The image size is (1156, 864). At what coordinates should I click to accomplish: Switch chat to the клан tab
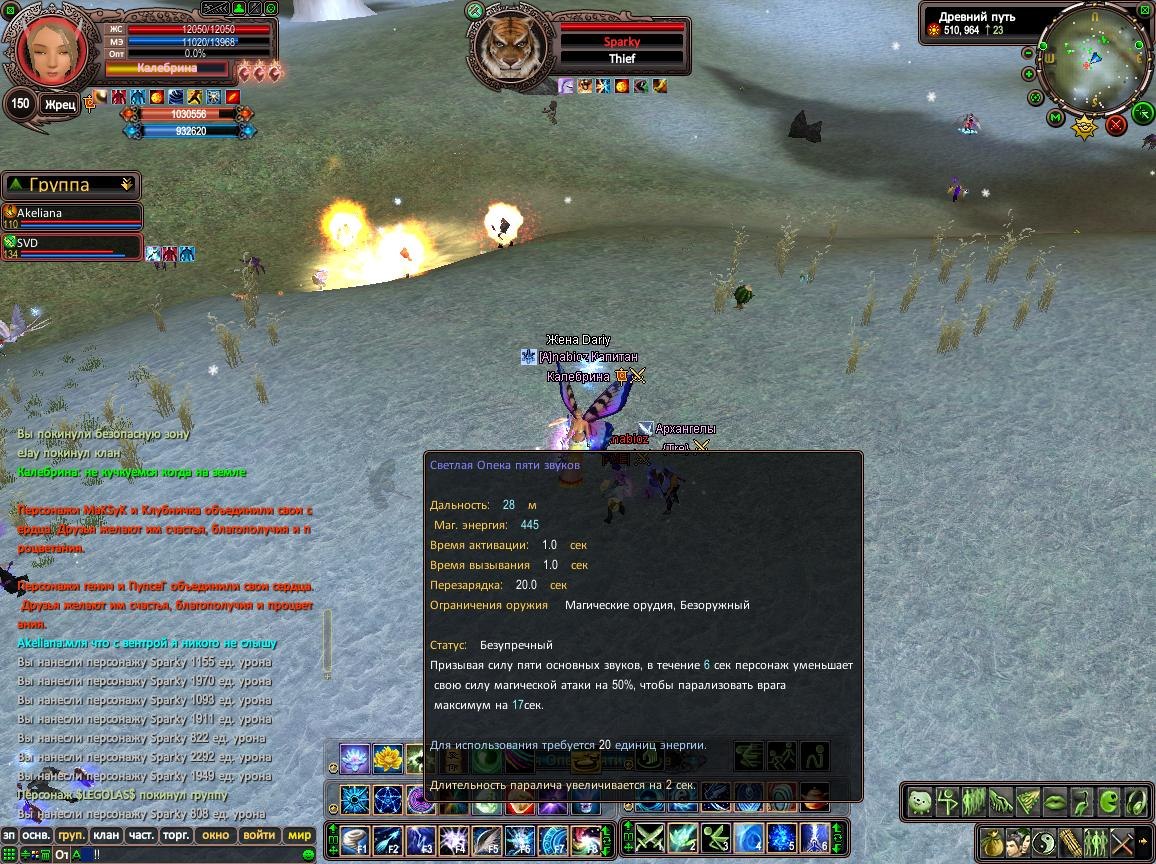105,835
